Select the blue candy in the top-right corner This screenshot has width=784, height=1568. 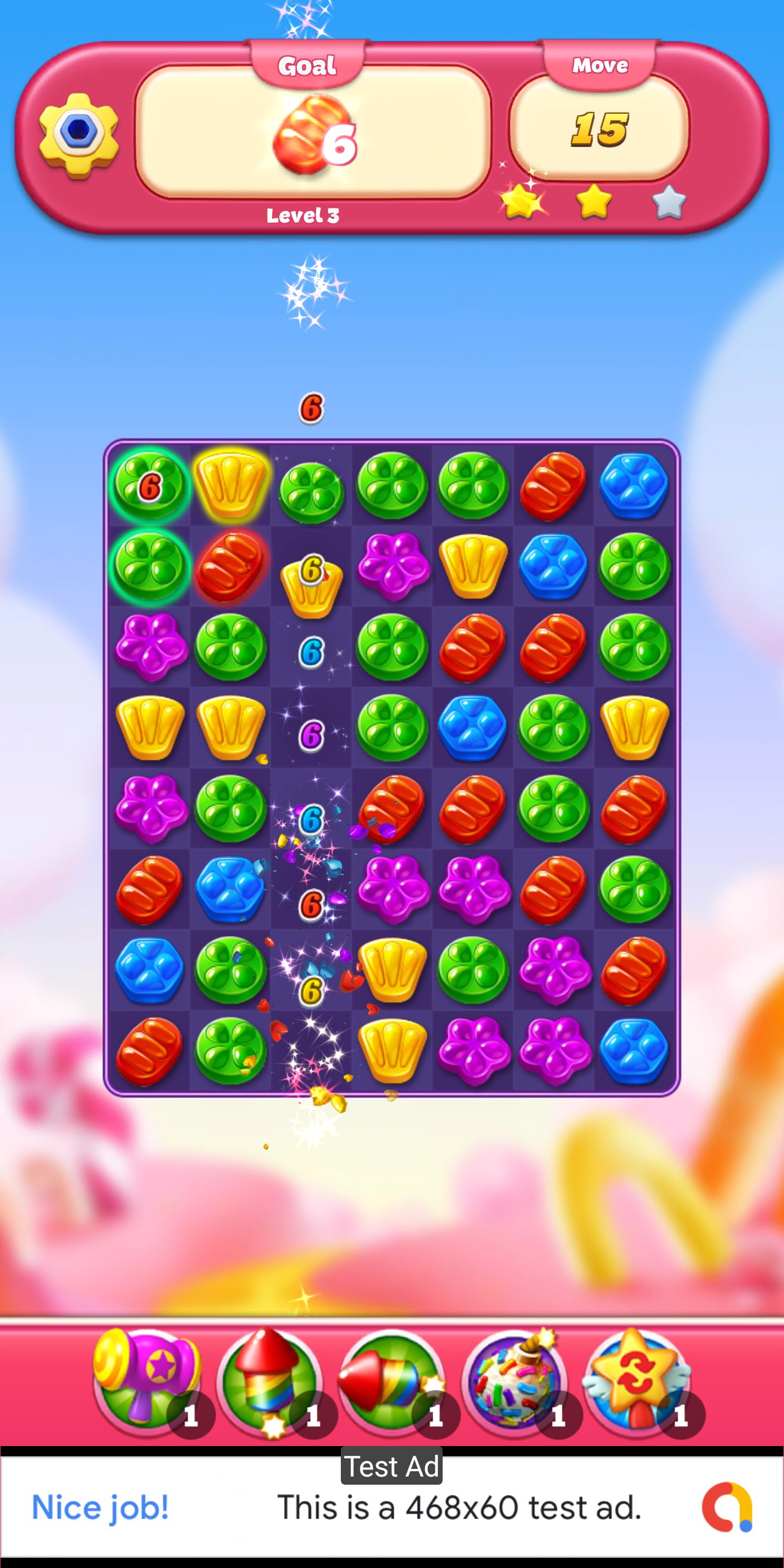coord(634,485)
